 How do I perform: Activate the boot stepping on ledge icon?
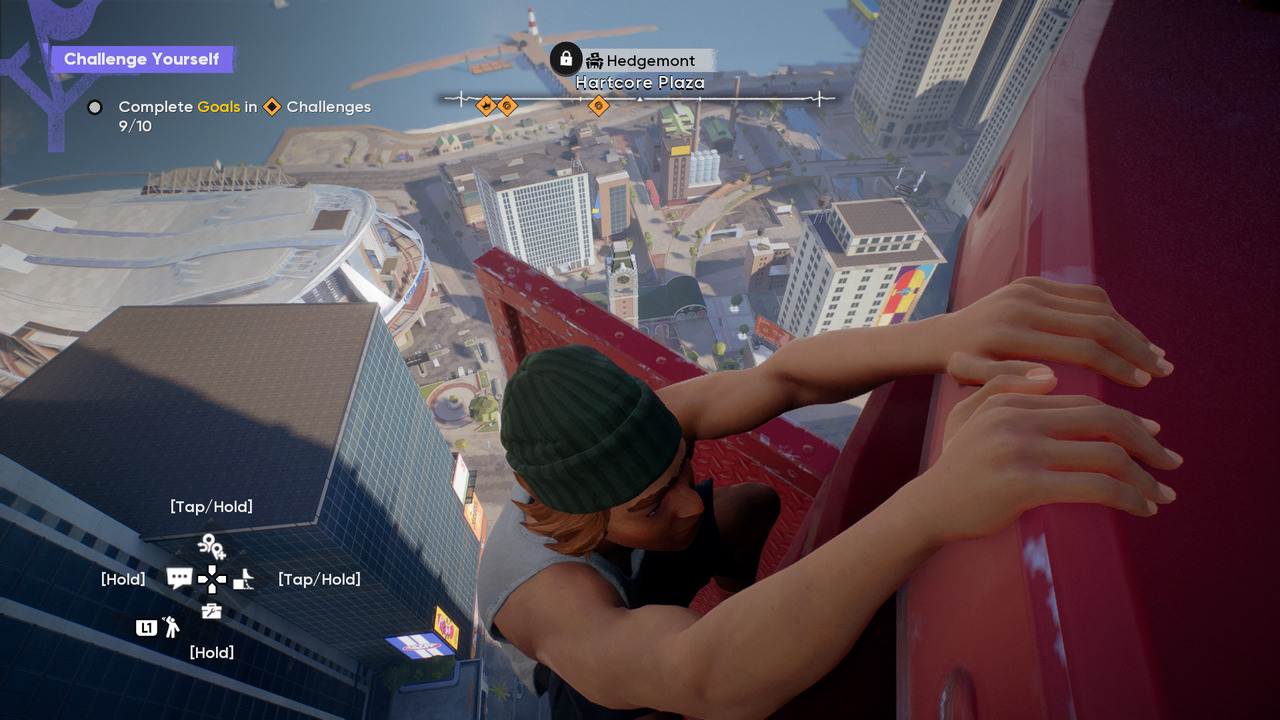244,578
